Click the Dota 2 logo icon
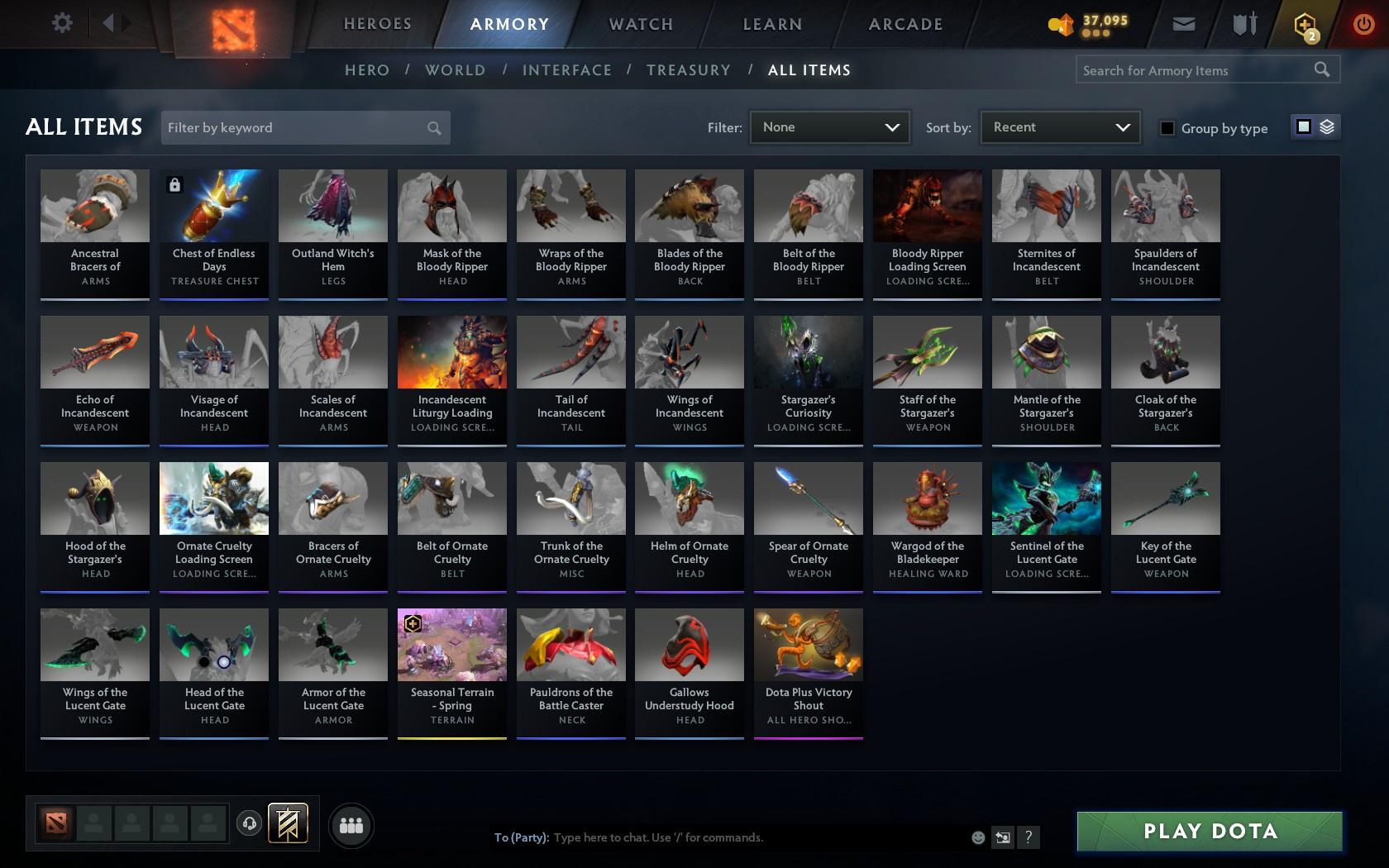This screenshot has width=1389, height=868. pos(235,27)
